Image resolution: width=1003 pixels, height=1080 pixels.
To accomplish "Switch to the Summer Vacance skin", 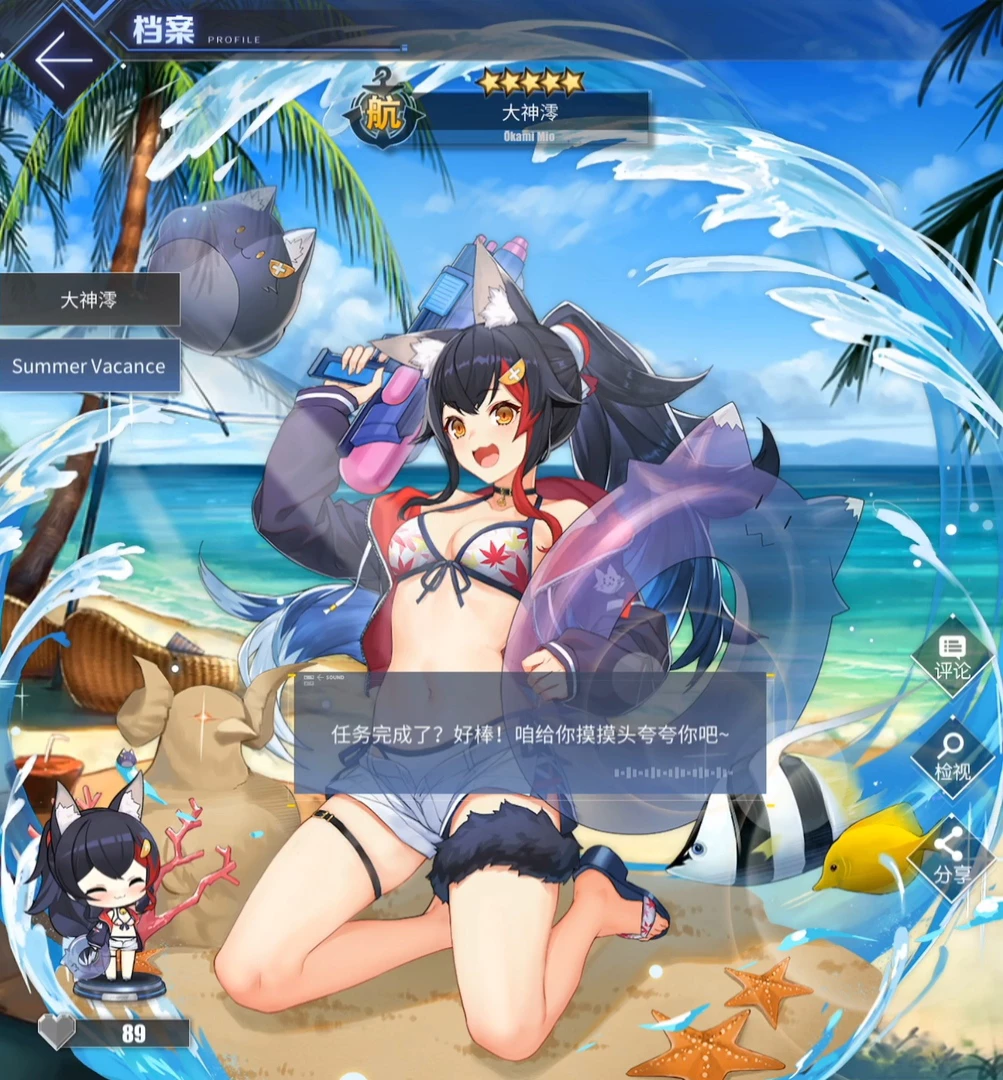I will click(x=89, y=366).
